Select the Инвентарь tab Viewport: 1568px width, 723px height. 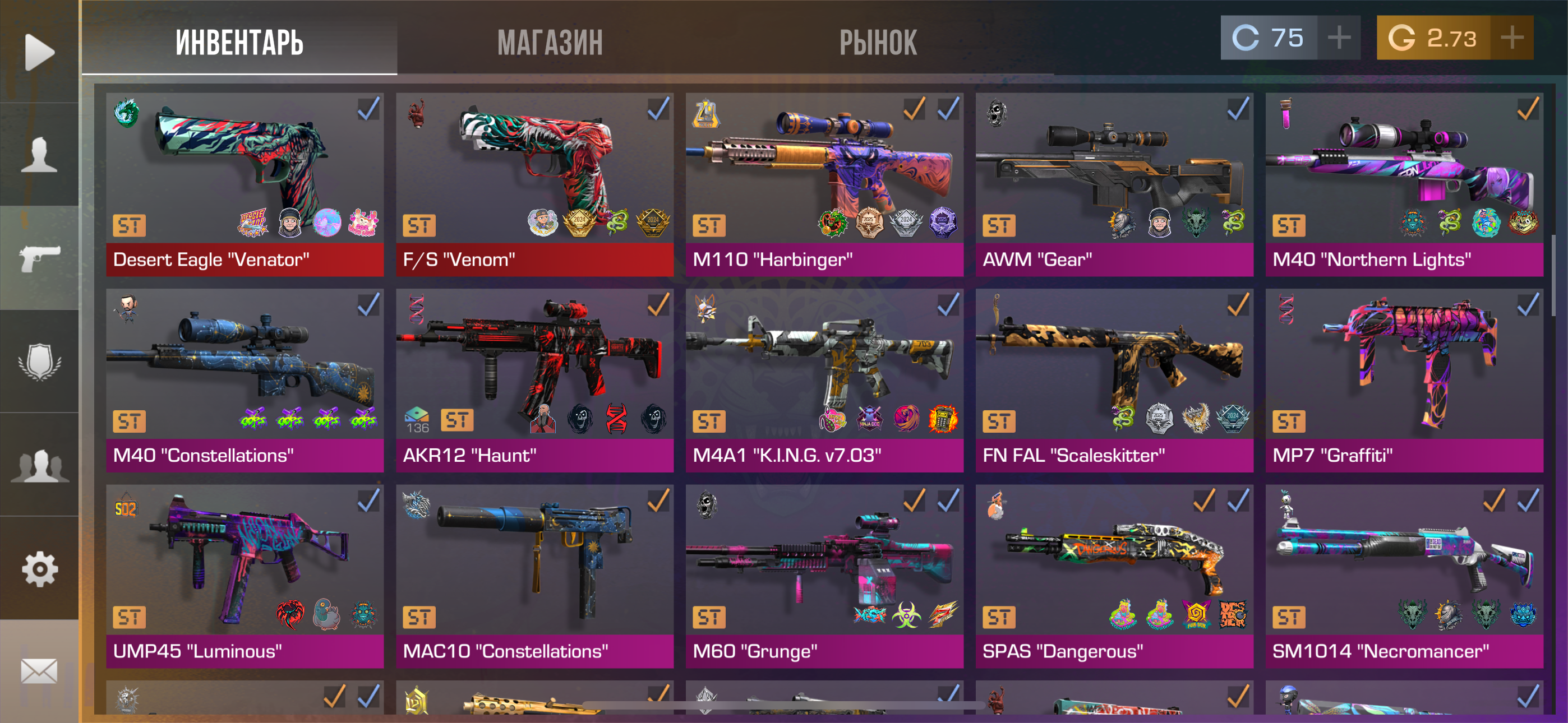point(239,43)
